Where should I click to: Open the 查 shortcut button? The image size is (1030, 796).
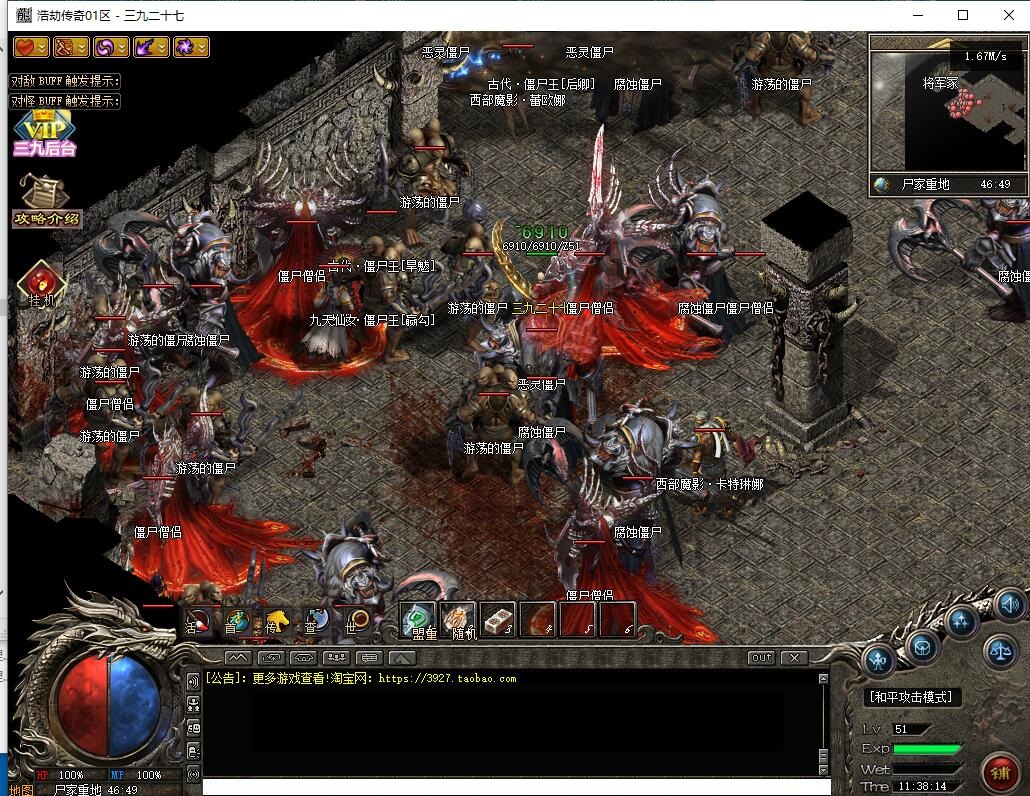(x=316, y=621)
